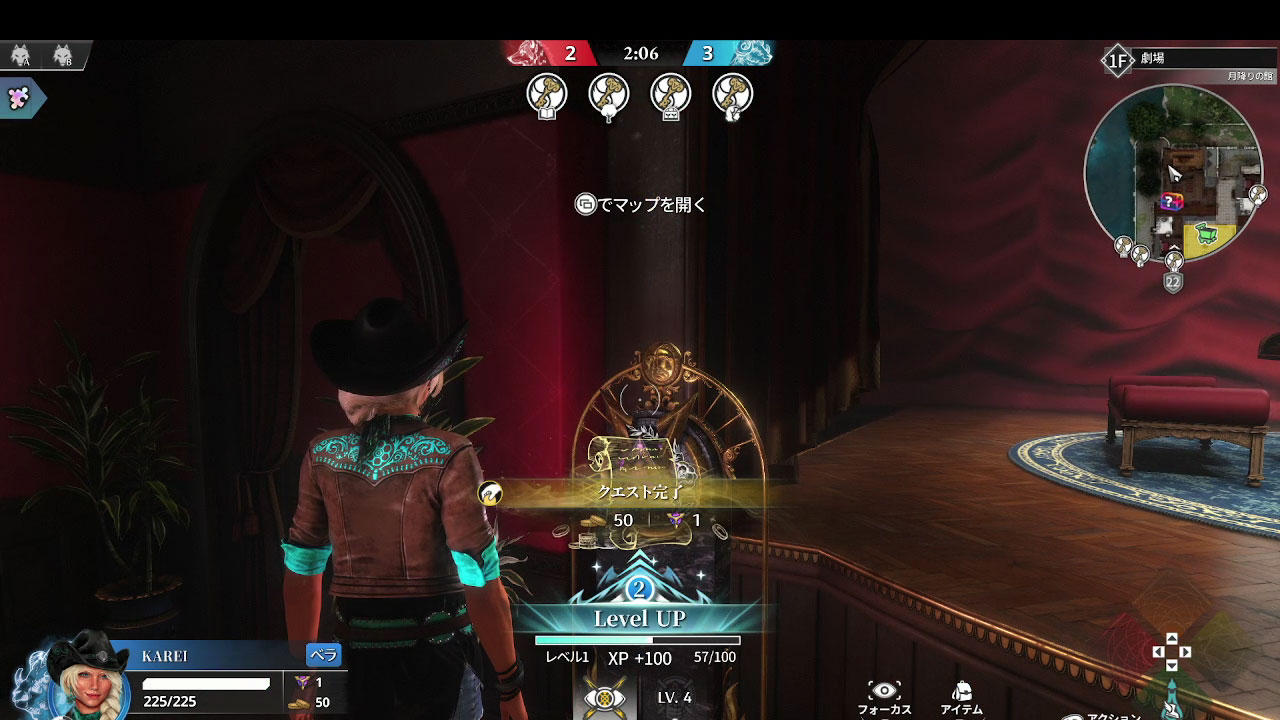The height and width of the screenshot is (720, 1280).
Task: Activate the Focus eye icon
Action: pos(884,691)
